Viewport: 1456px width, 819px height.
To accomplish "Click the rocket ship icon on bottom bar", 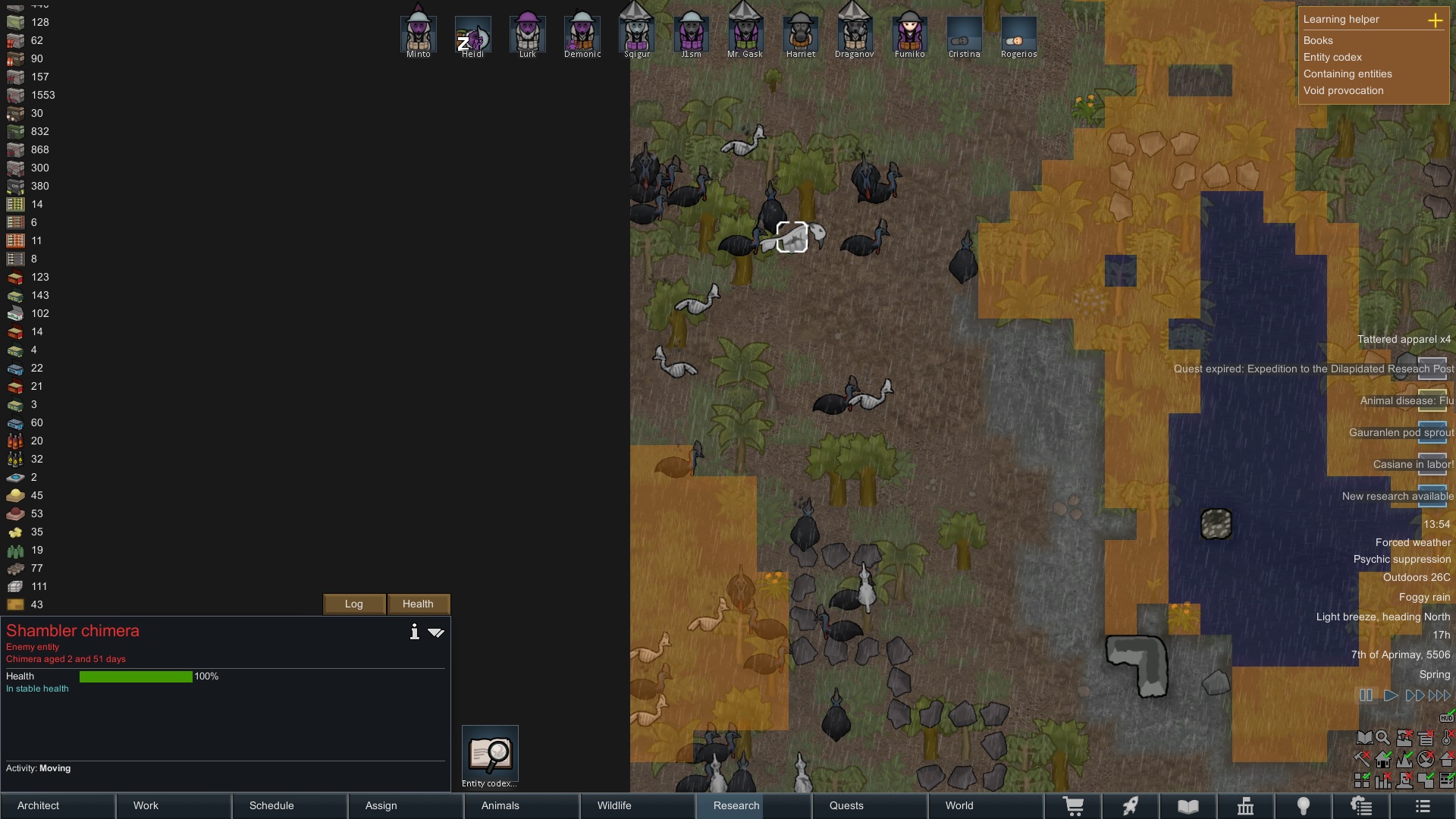I will coord(1131,806).
